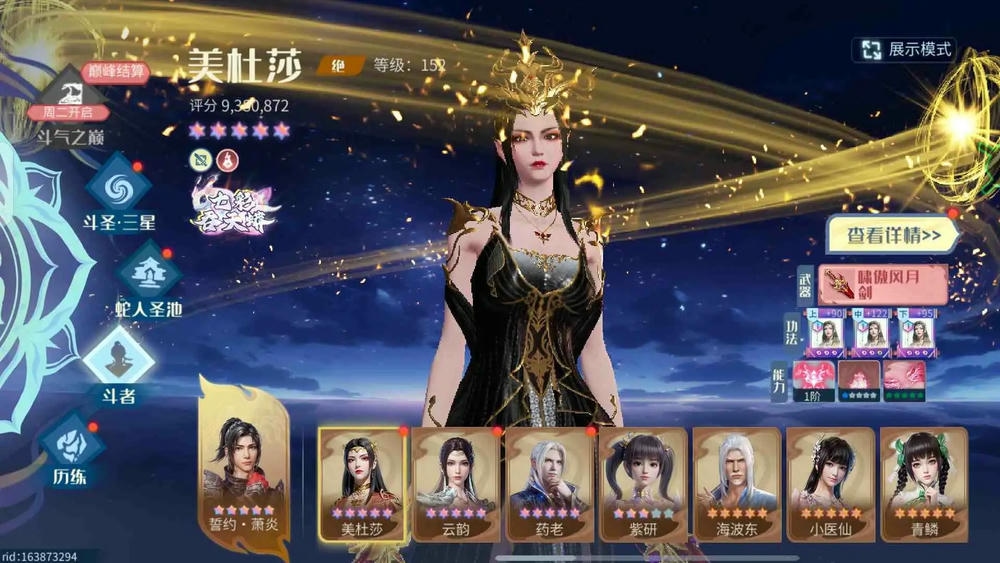Image resolution: width=1000 pixels, height=563 pixels.
Task: Pick the 小医仙 character card
Action: tap(830, 484)
